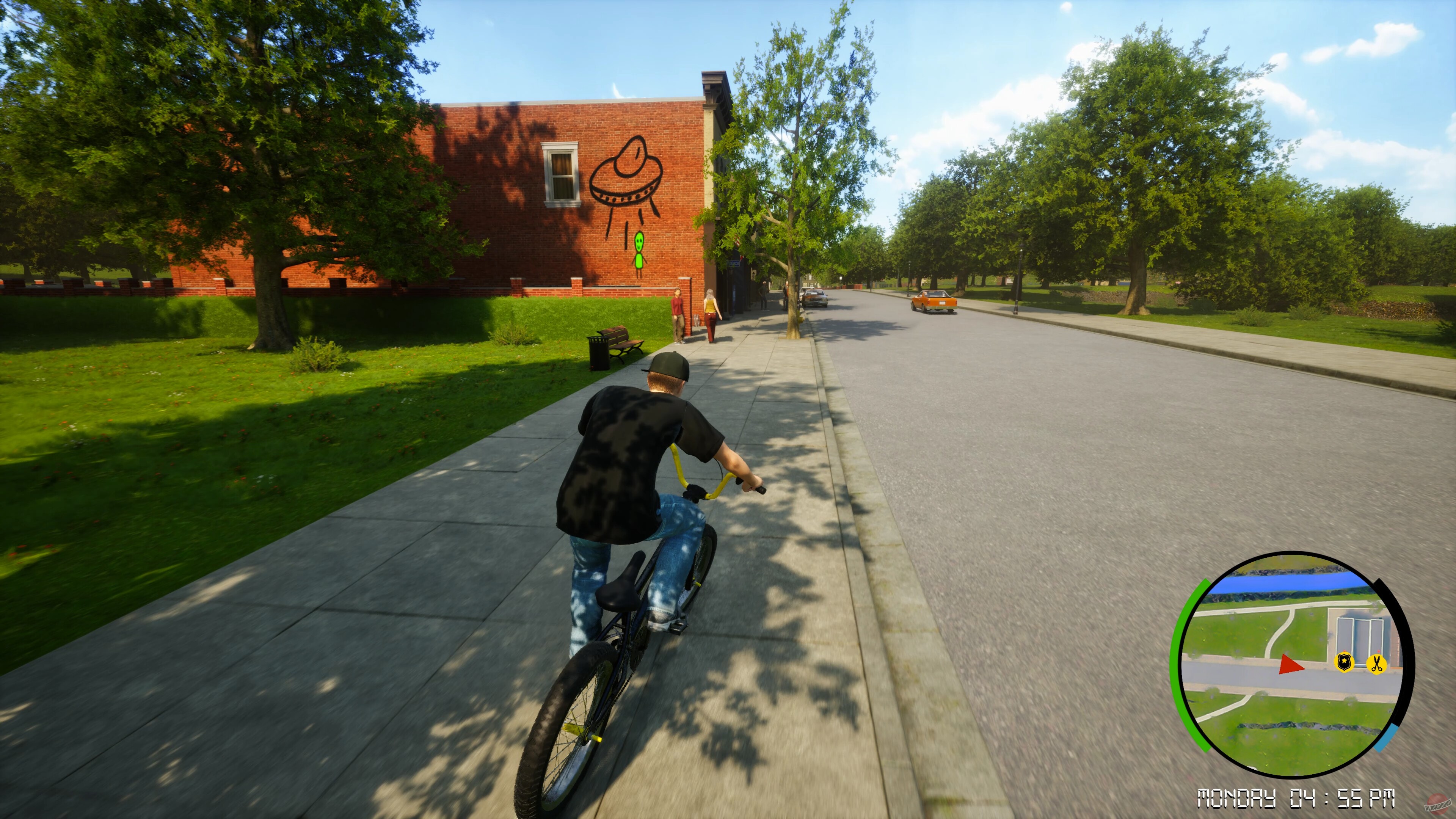Select the police badge icon on the minimap

tap(1344, 662)
